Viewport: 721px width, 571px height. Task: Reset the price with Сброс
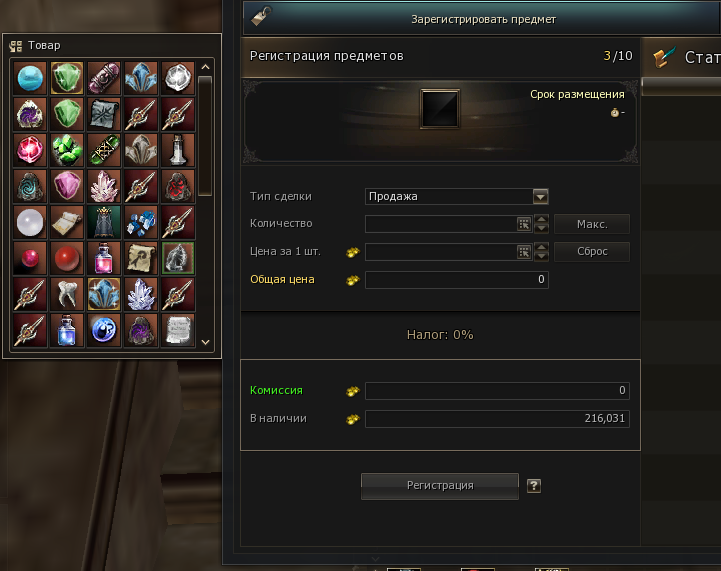point(592,252)
